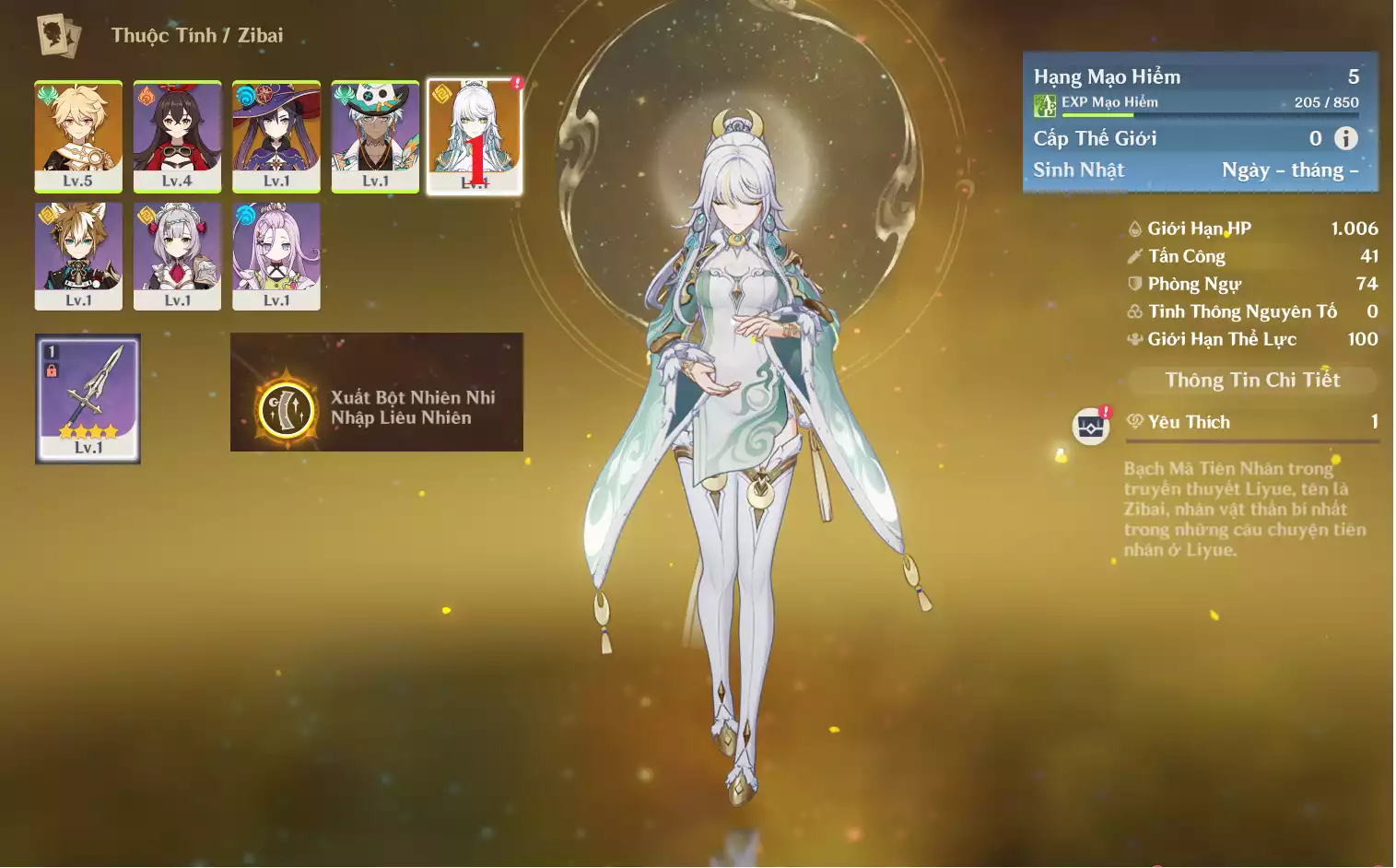The width and height of the screenshot is (1396, 868).
Task: Choose Amber's portrait at Lv.4
Action: pyautogui.click(x=177, y=135)
